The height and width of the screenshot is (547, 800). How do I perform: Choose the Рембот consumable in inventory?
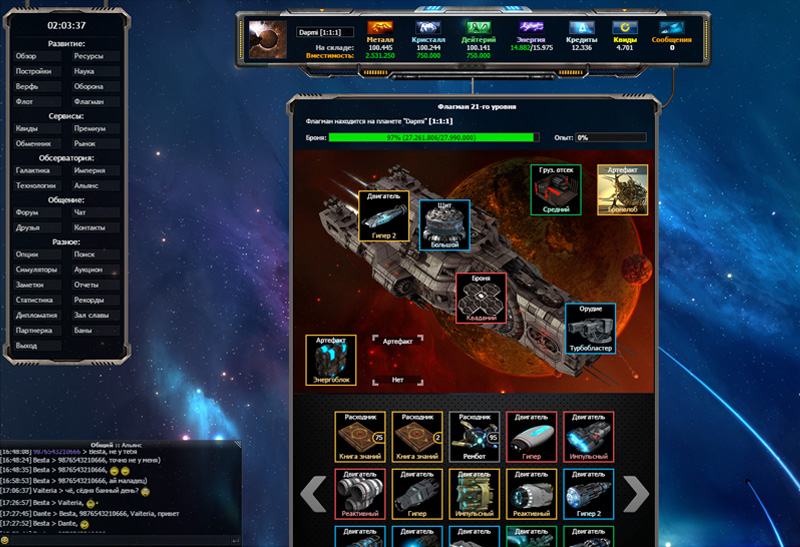click(x=474, y=436)
